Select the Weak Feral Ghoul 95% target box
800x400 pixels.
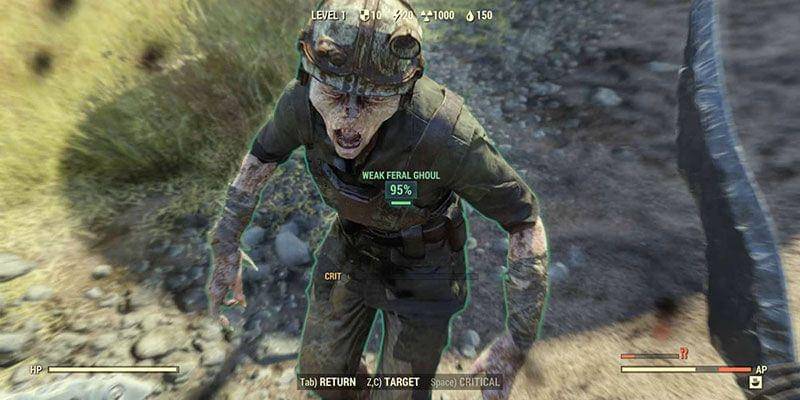(400, 190)
